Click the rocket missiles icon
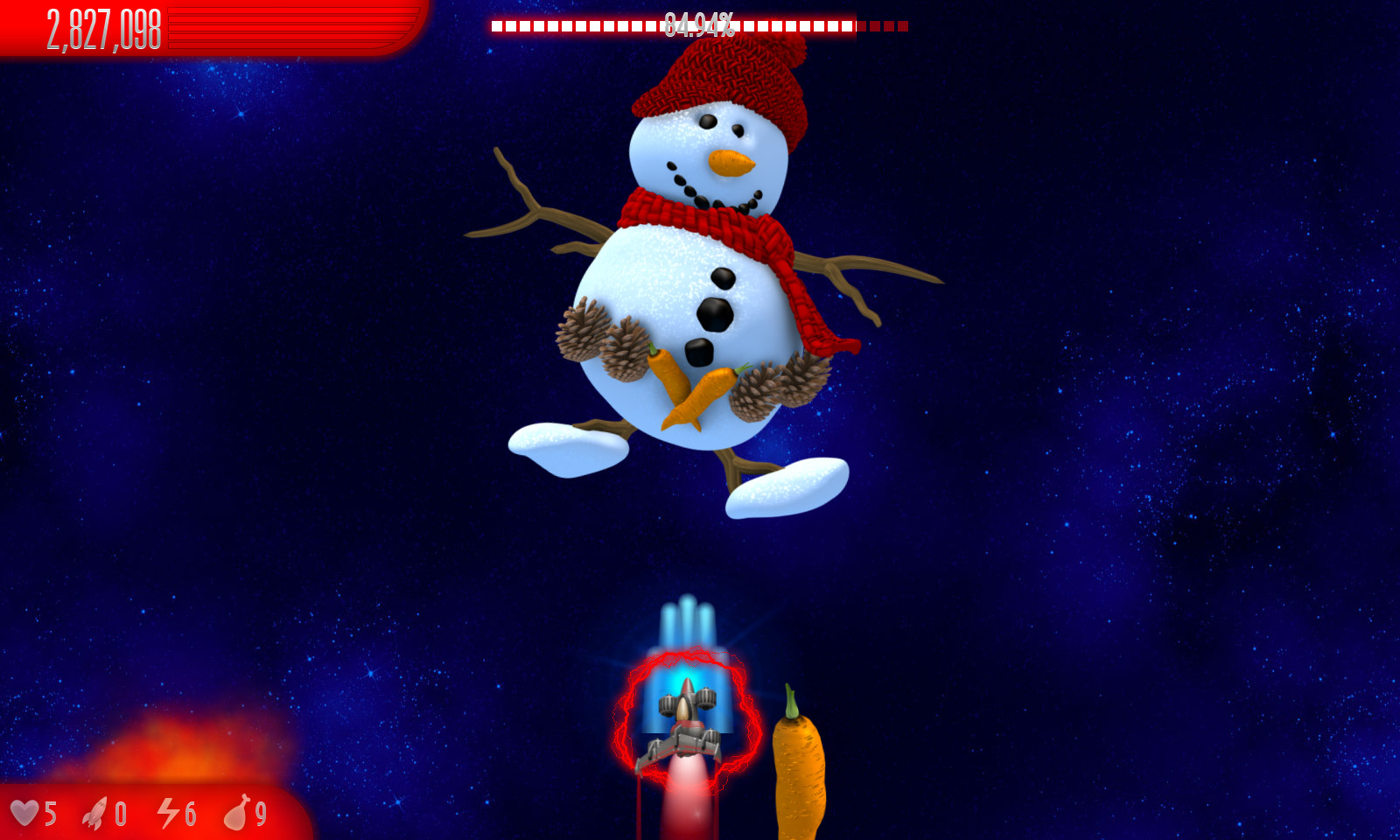The width and height of the screenshot is (1400, 840). 96,815
